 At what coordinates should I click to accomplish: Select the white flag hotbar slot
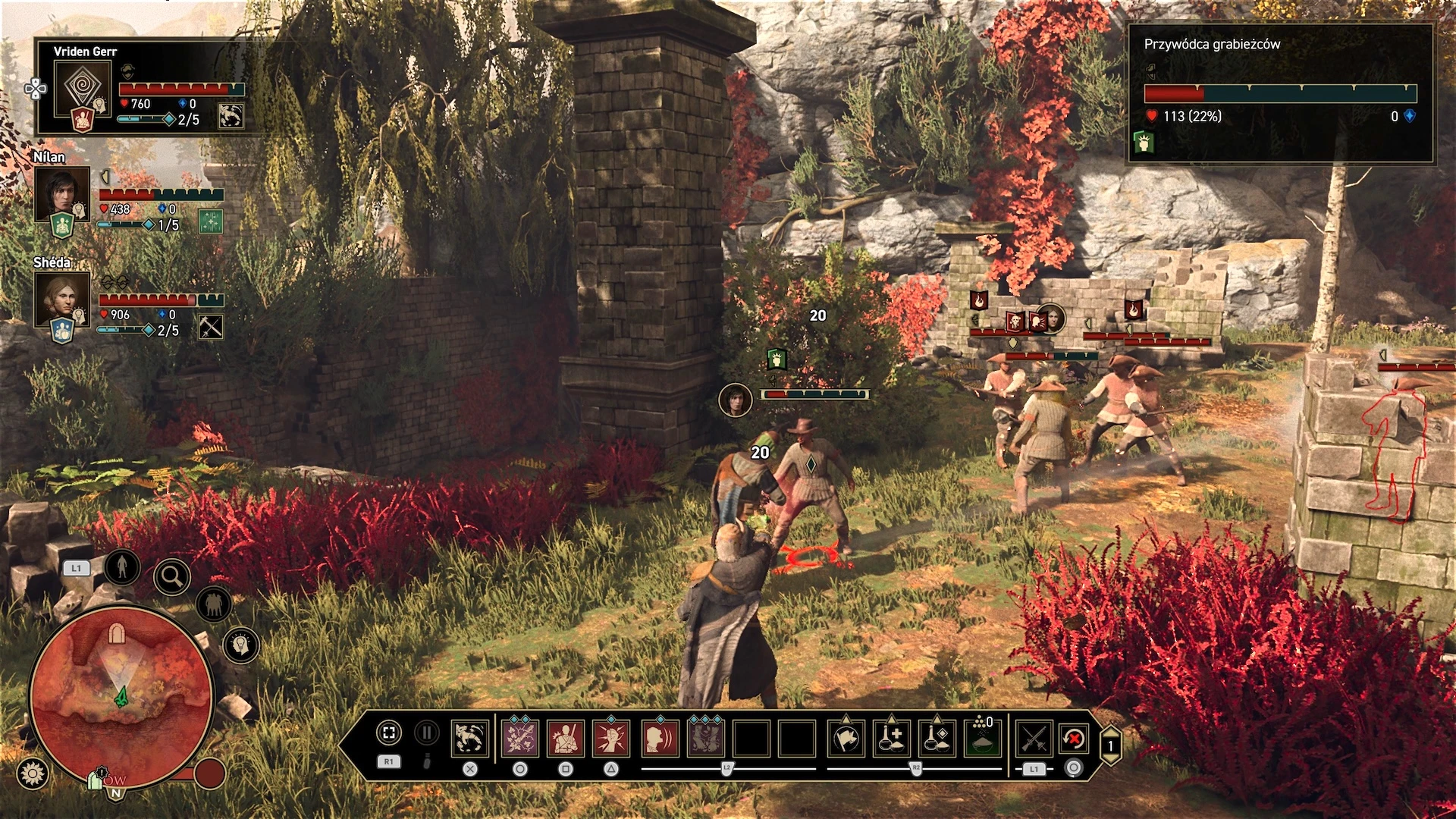click(x=846, y=738)
